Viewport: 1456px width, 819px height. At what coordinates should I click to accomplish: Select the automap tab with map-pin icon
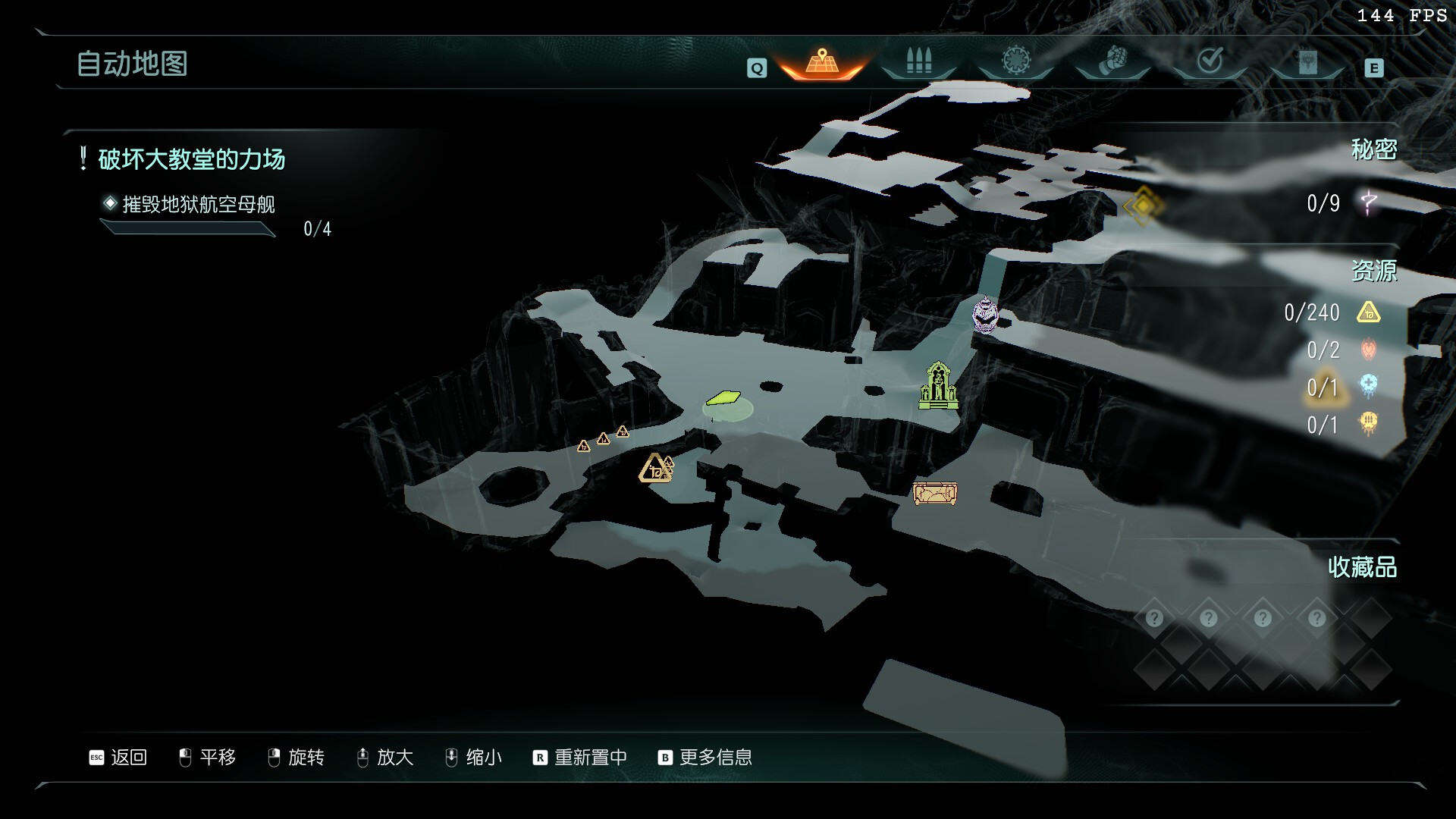point(822,62)
